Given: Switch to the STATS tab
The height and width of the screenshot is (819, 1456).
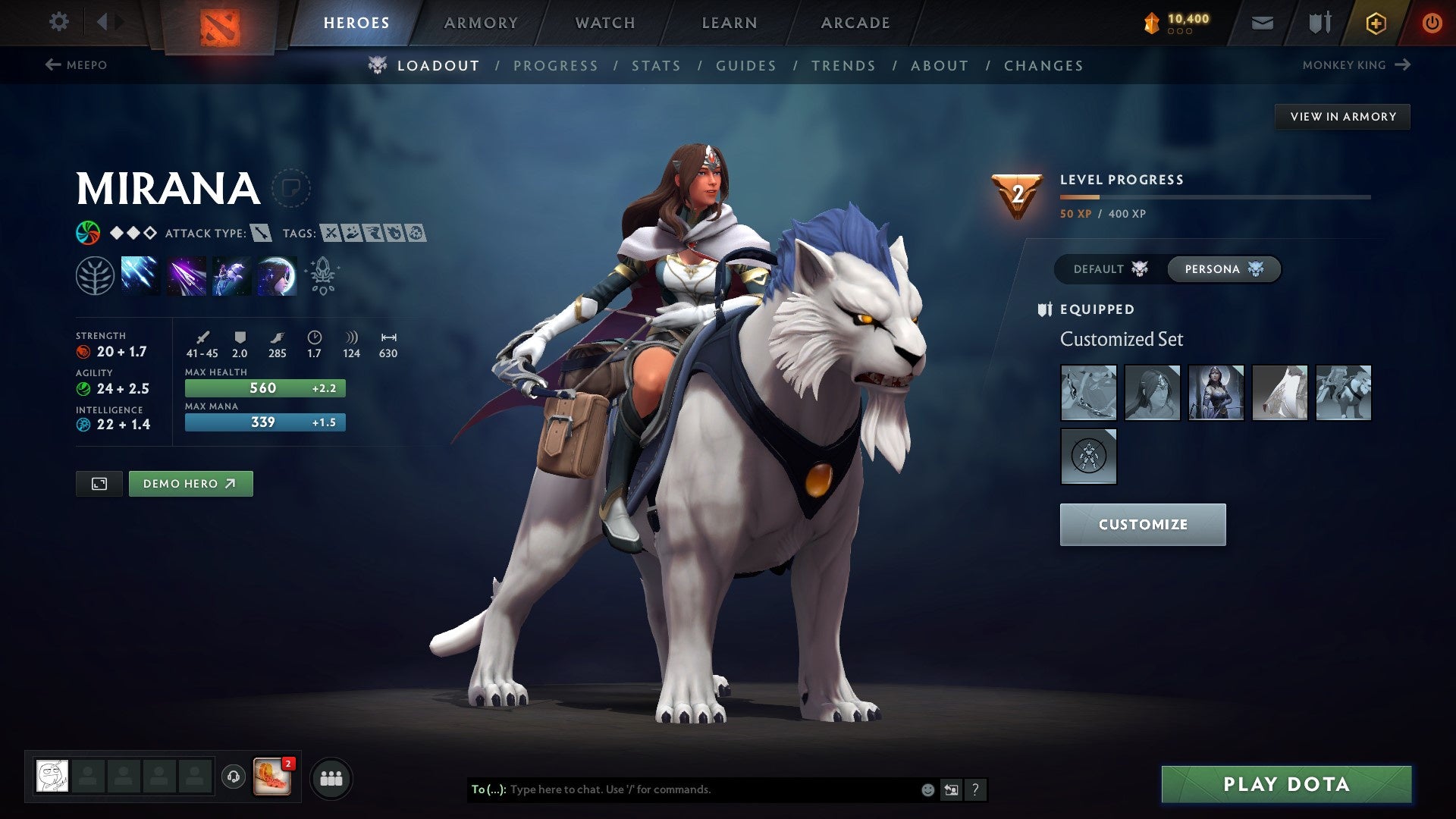Looking at the screenshot, I should 657,65.
